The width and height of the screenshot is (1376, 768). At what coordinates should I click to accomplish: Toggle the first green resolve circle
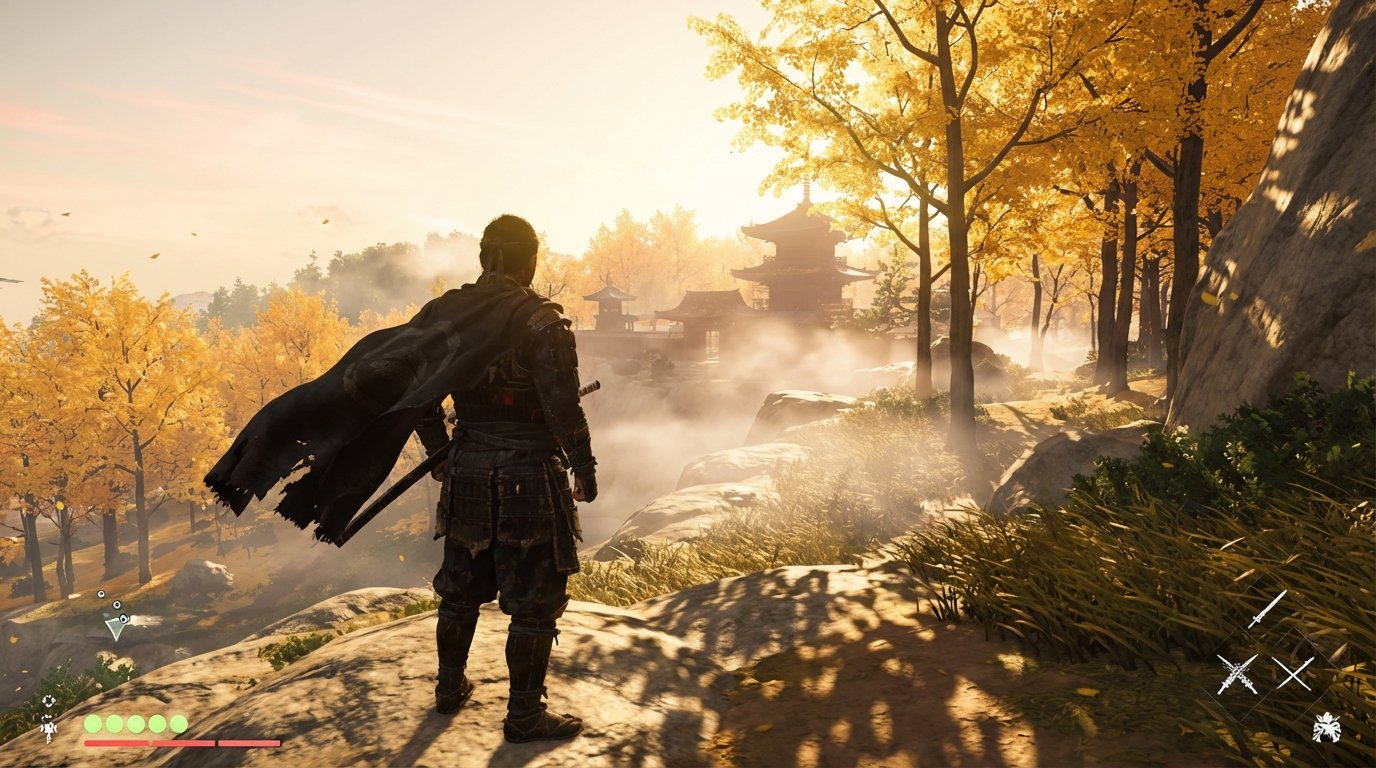click(92, 724)
